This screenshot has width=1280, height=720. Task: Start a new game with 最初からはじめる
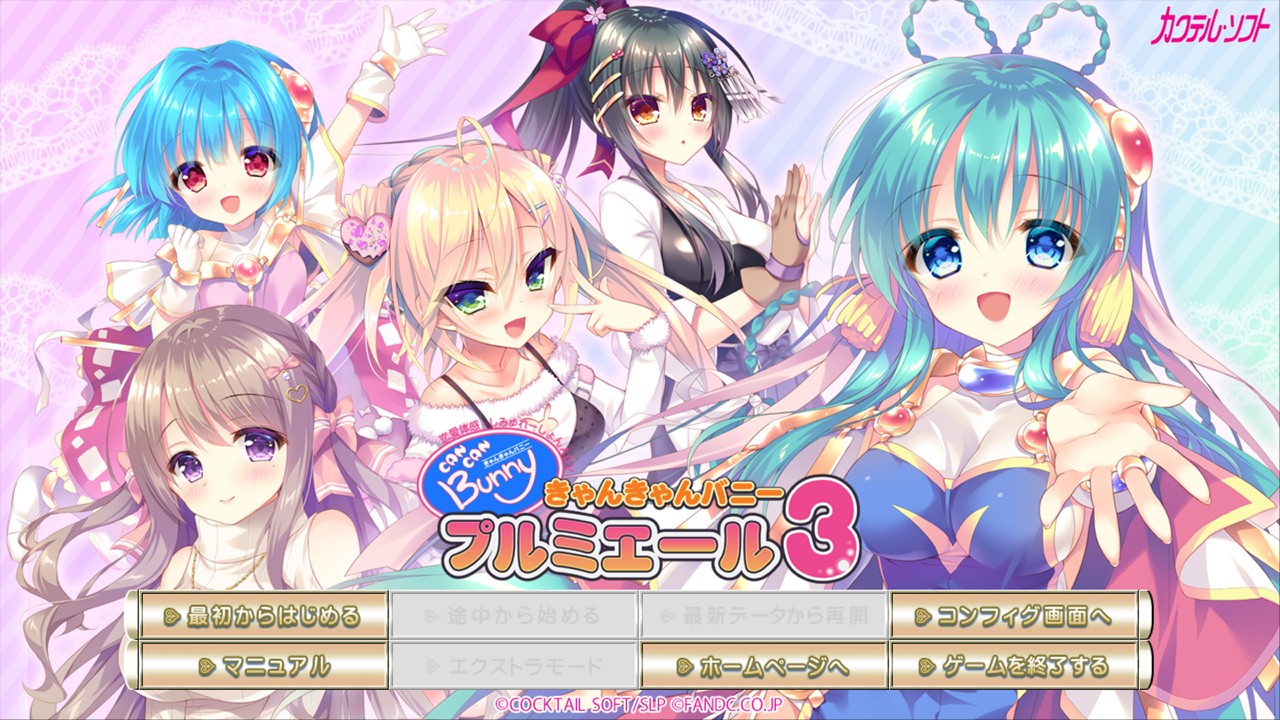[x=263, y=615]
